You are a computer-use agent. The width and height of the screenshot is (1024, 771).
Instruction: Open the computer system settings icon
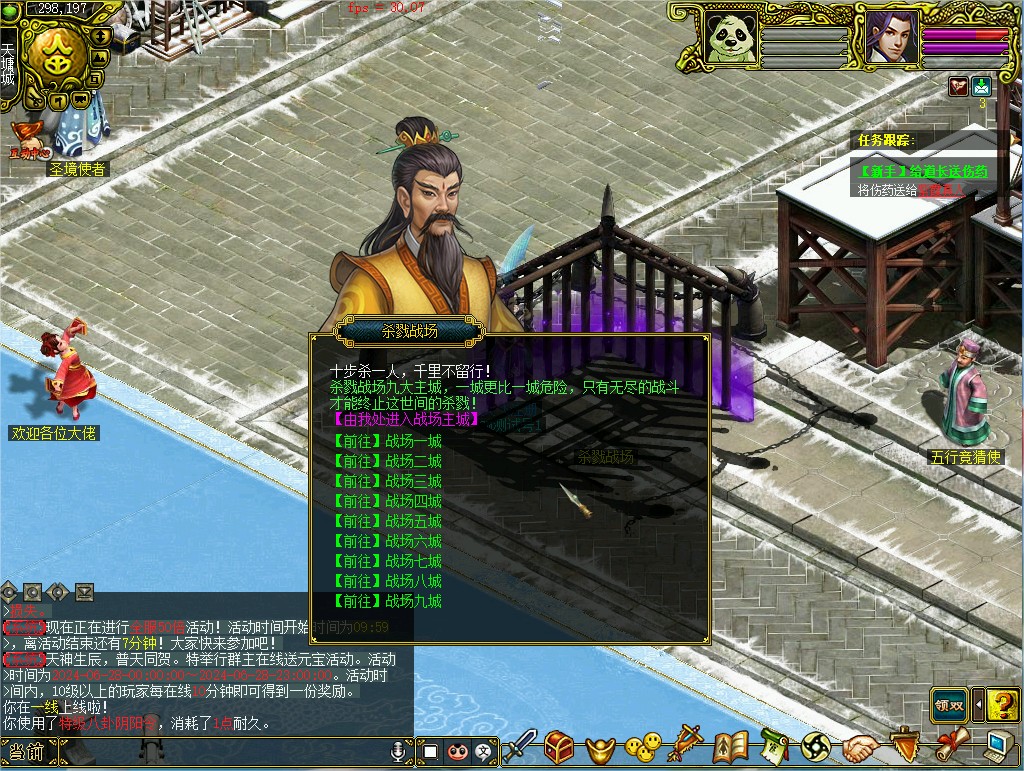(997, 746)
